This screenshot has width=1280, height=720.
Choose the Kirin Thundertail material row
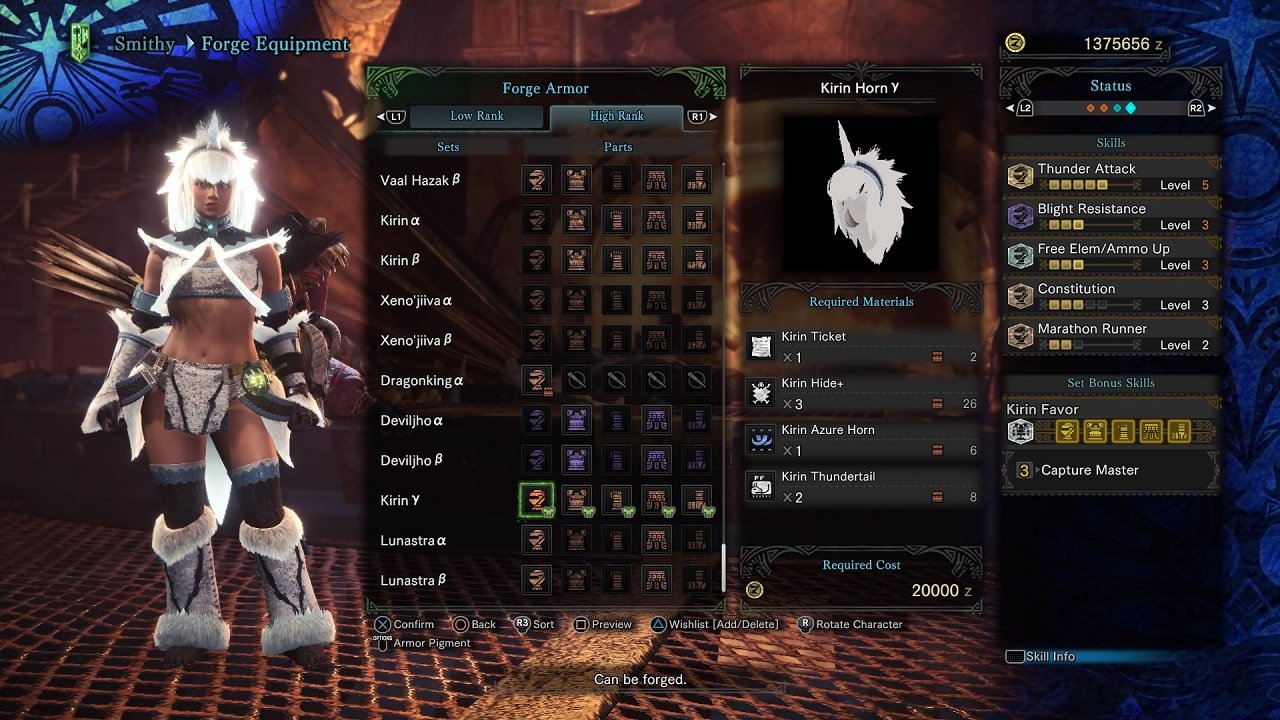point(861,487)
